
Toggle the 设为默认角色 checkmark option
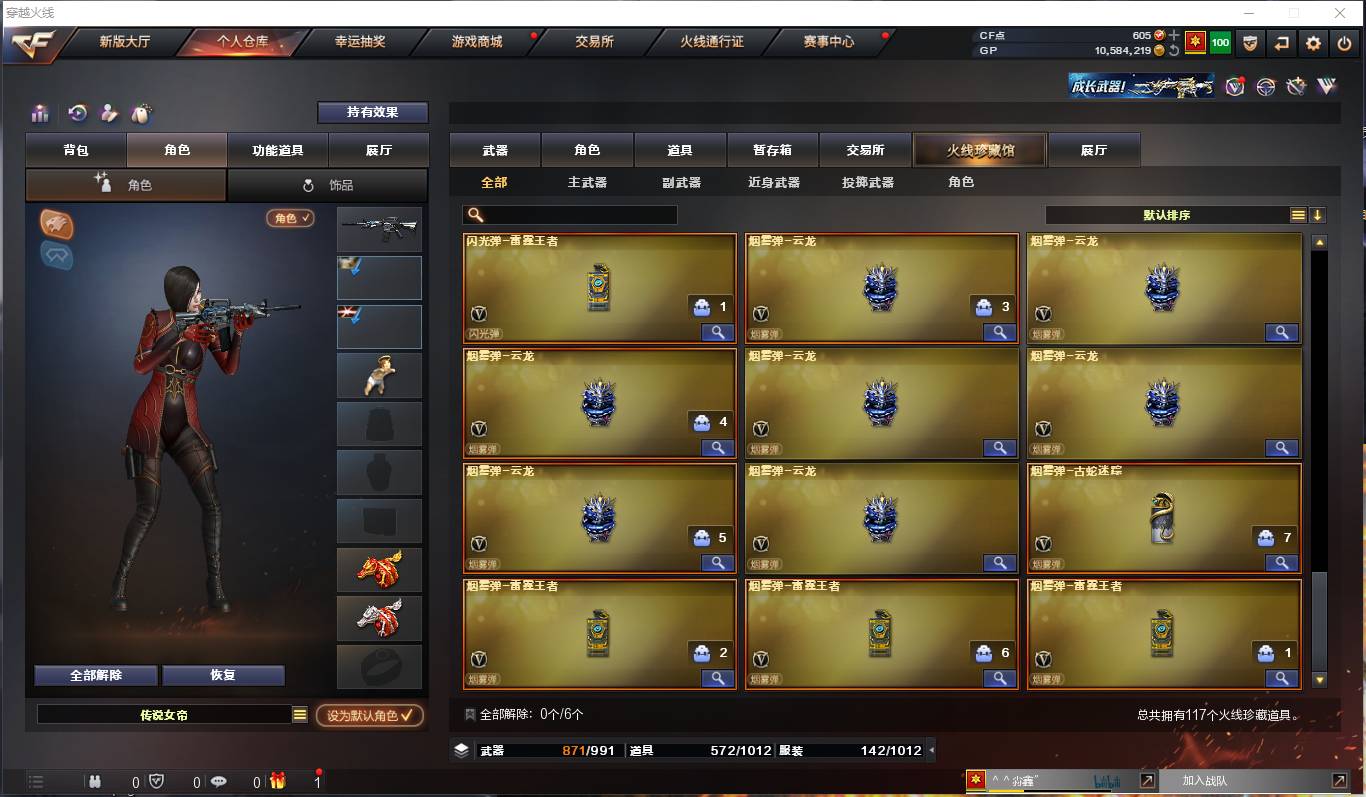[370, 716]
